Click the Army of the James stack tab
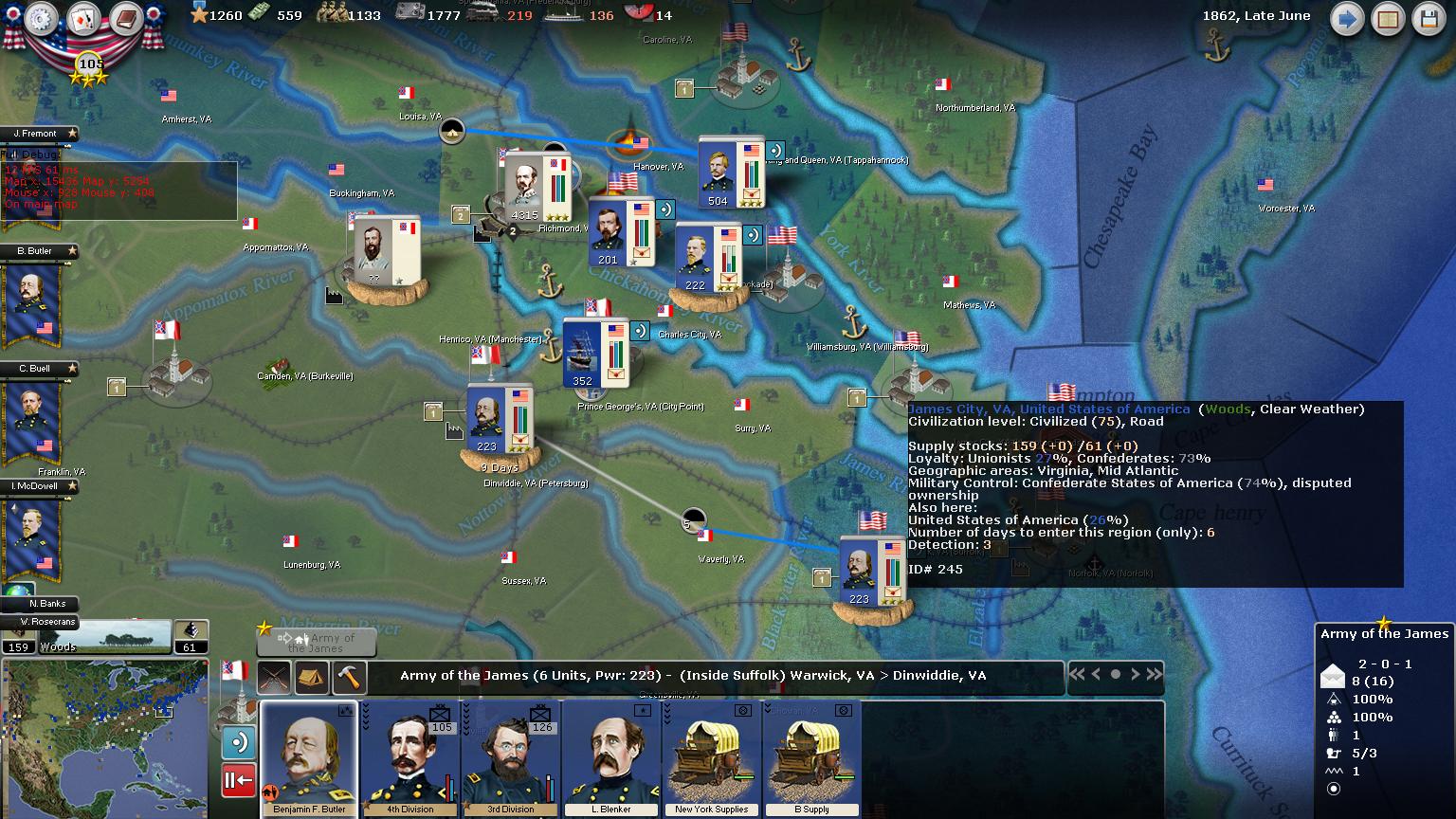 [x=317, y=643]
